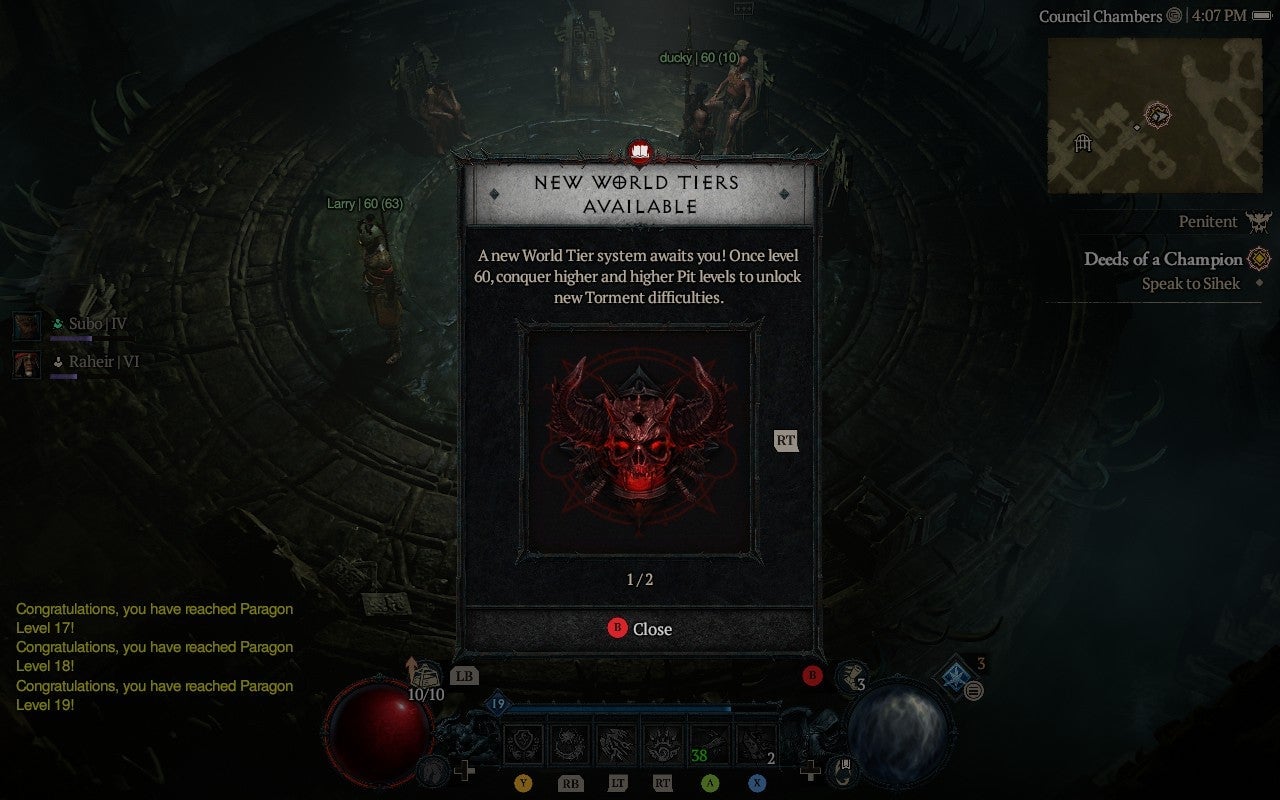Select the shield skill bound to Y

pos(523,743)
